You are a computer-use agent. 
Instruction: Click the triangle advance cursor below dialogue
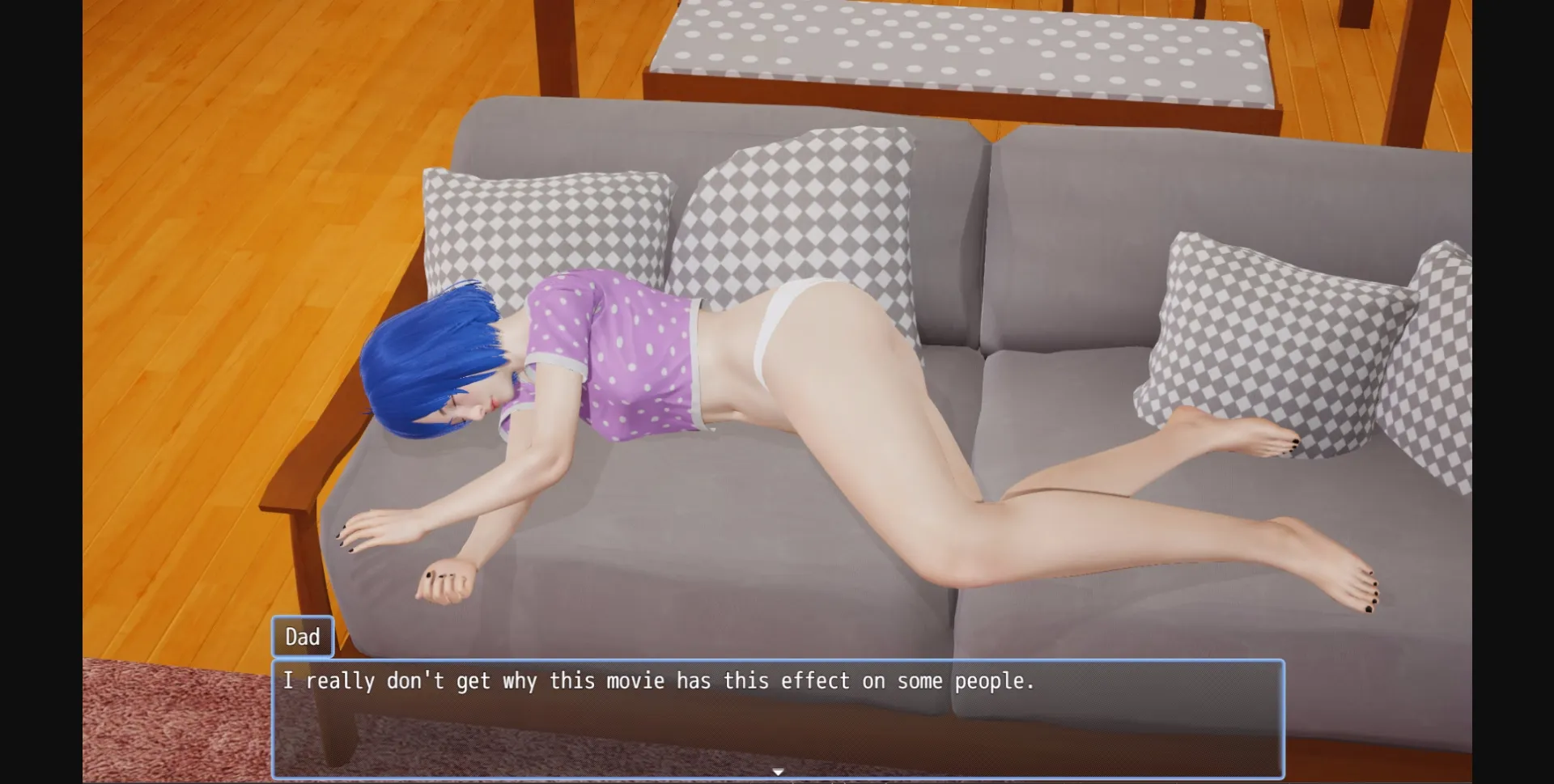coord(779,772)
